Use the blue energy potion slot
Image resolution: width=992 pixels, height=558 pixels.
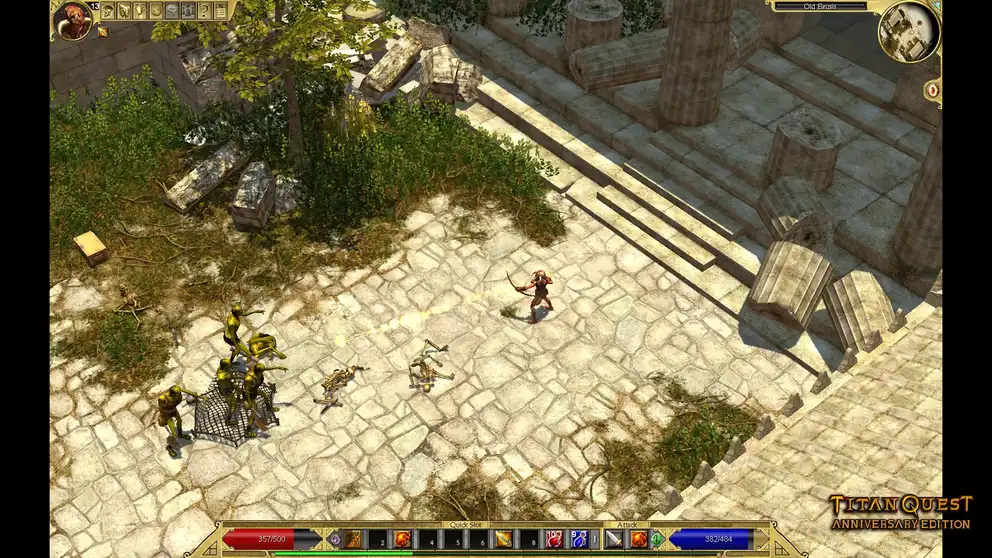[578, 539]
